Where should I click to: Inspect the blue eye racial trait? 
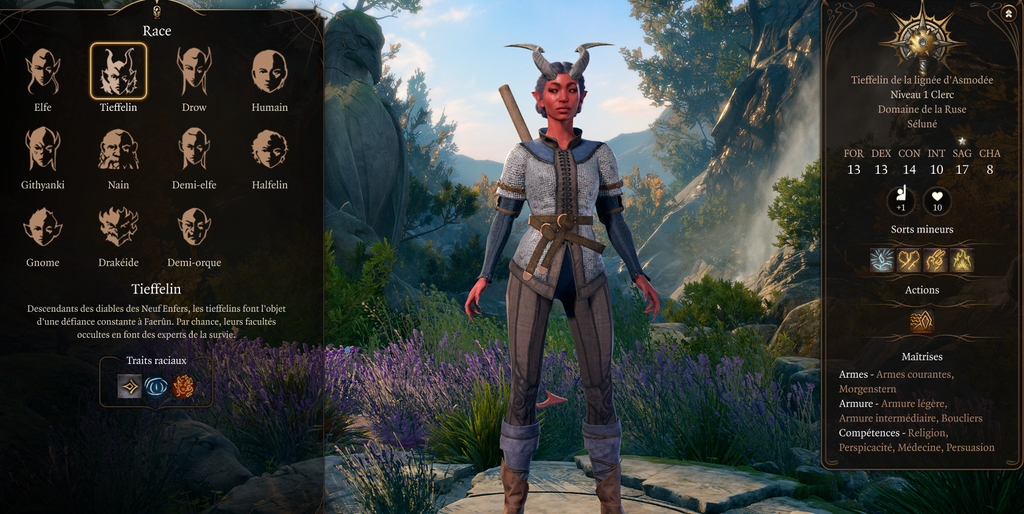pyautogui.click(x=157, y=387)
